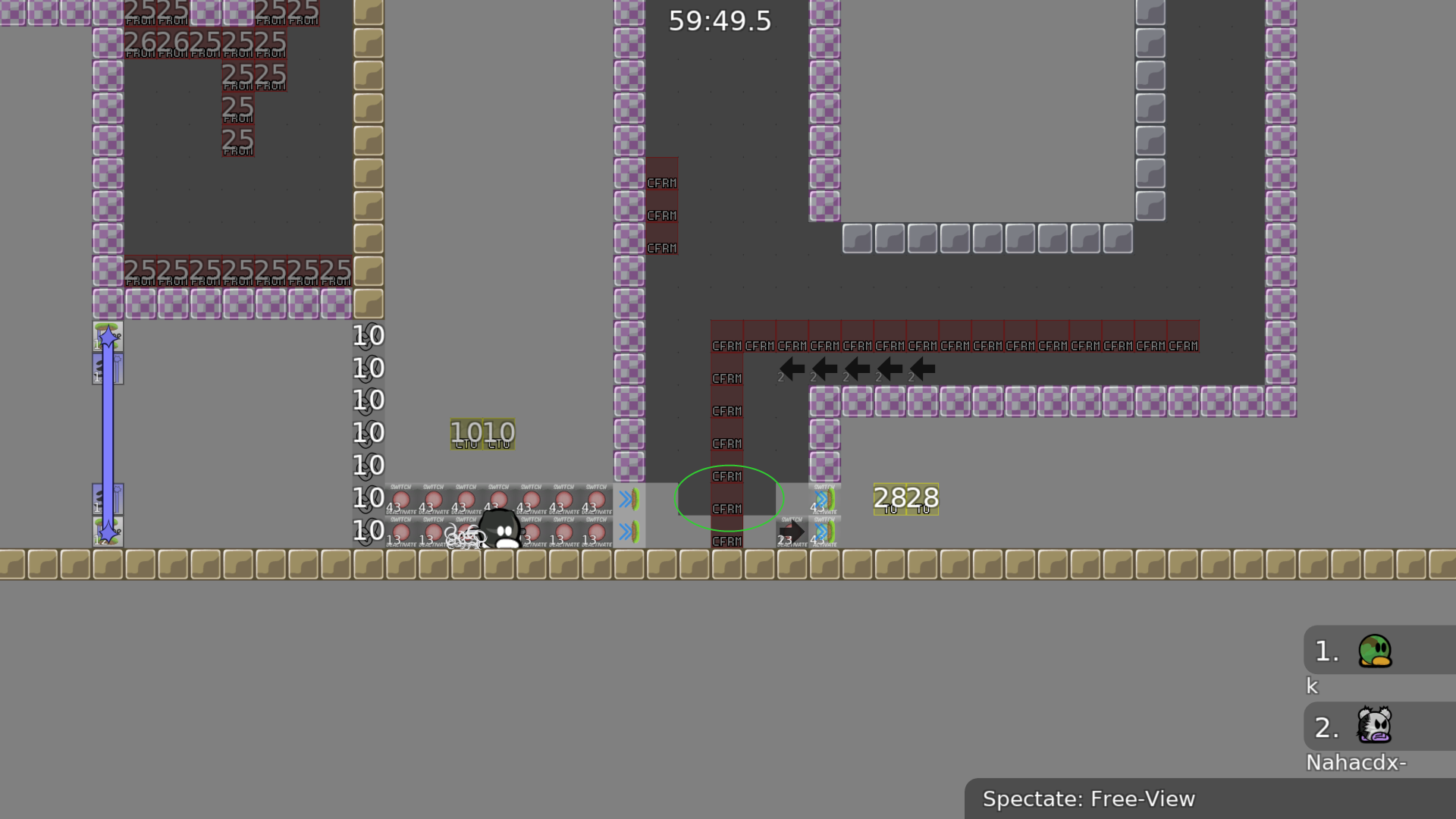Click the Spectate: Free-View bar
The height and width of the screenshot is (819, 1456).
(x=1090, y=798)
